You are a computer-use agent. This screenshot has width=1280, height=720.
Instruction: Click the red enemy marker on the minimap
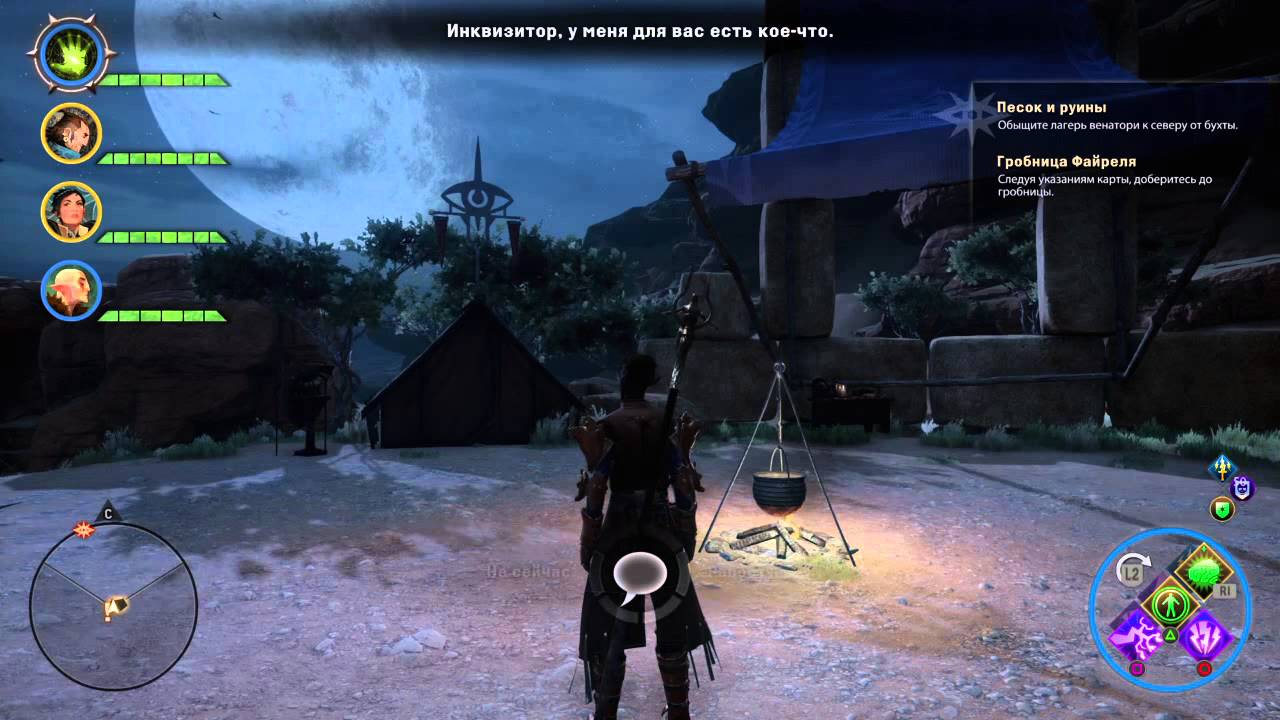point(82,527)
